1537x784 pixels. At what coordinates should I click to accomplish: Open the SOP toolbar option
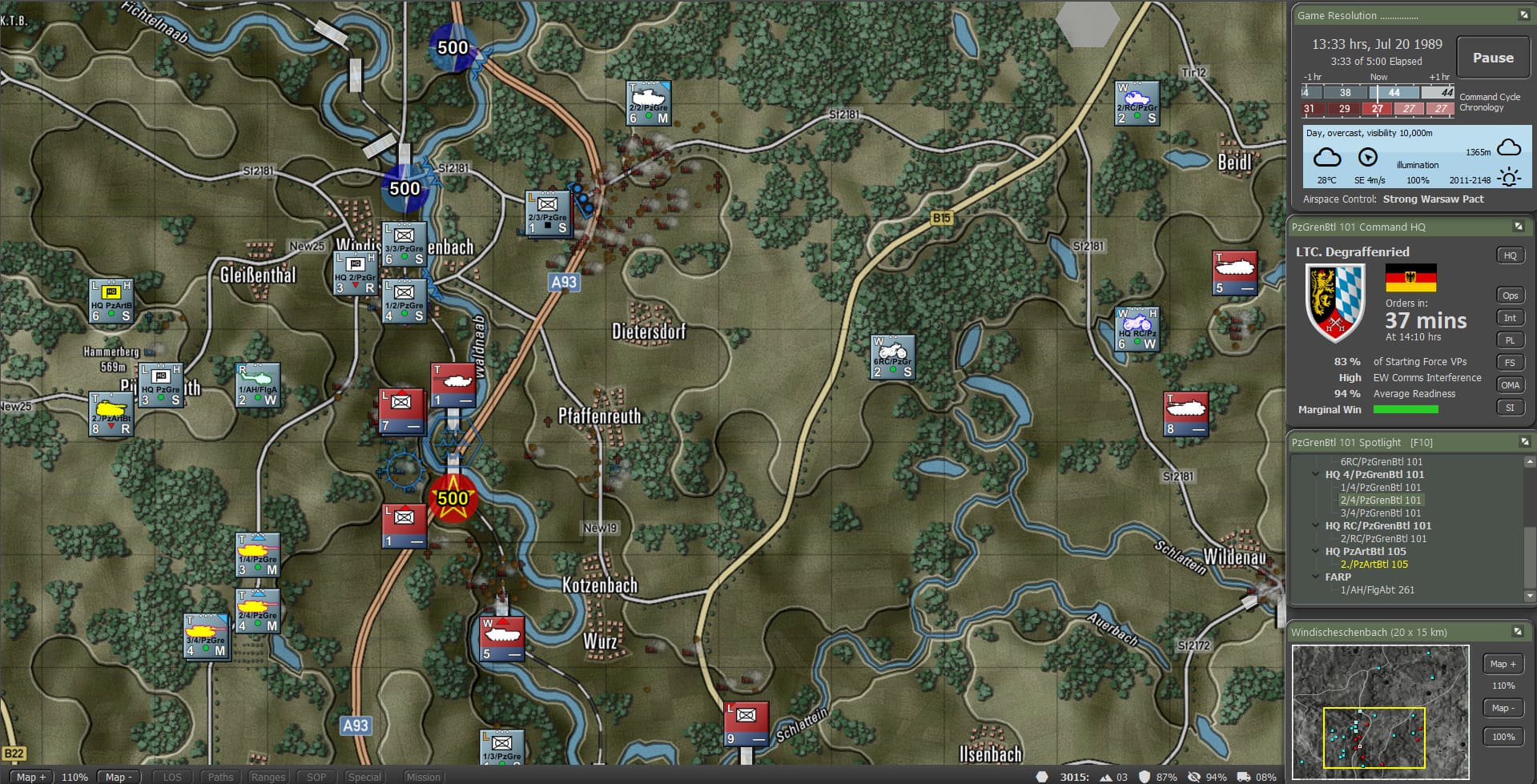(316, 777)
